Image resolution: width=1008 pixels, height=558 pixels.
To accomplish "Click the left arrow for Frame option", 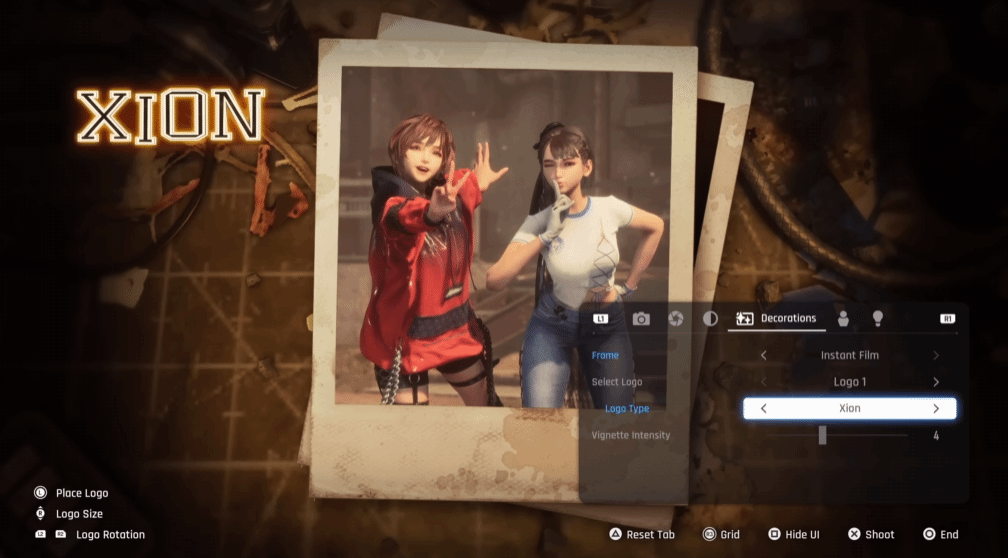I will click(x=764, y=355).
